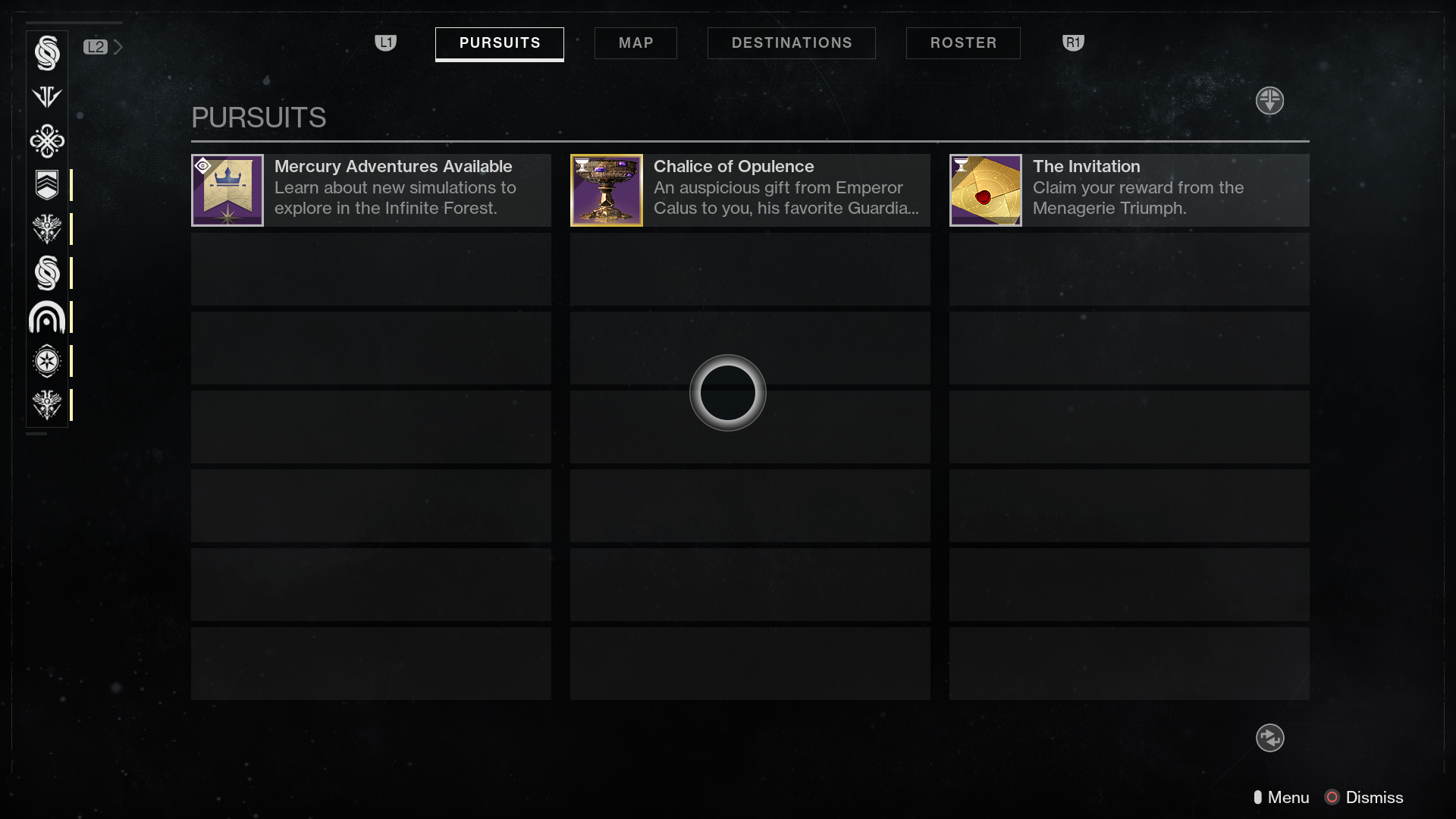Screen dimensions: 1456x819
Task: Select the Roster tab
Action: pos(963,43)
